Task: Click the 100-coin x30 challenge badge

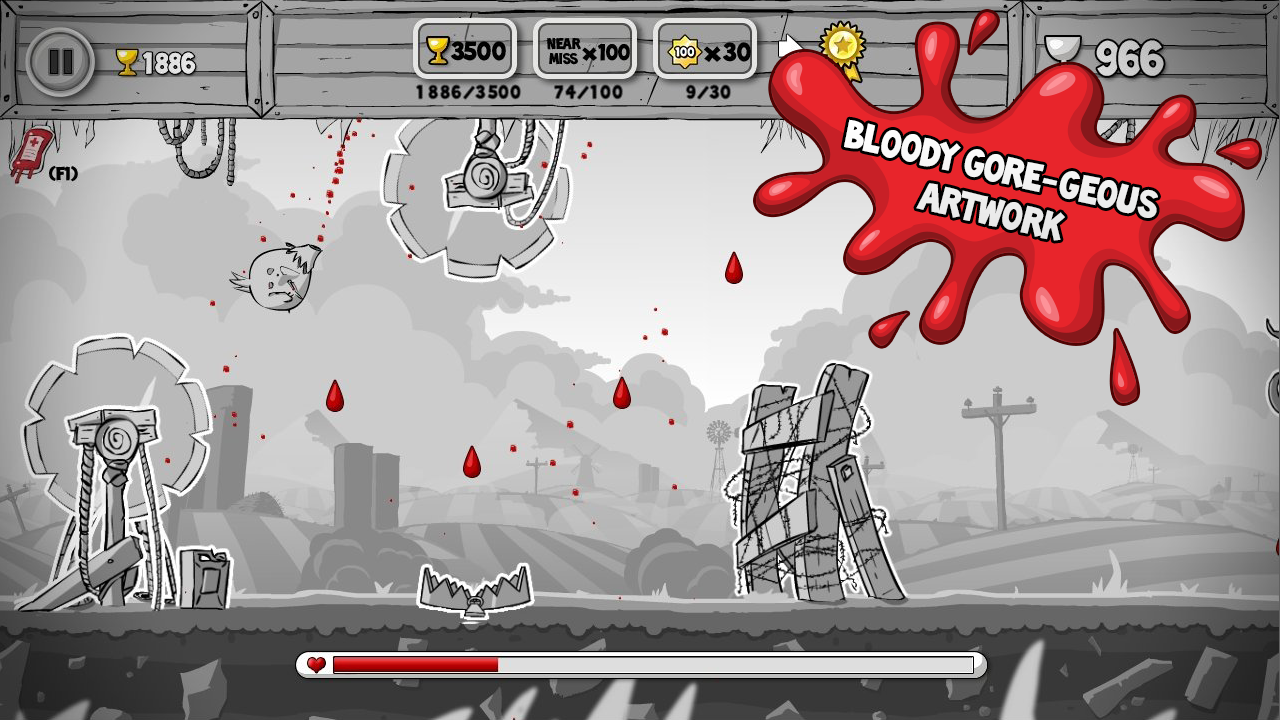Action: pos(703,48)
